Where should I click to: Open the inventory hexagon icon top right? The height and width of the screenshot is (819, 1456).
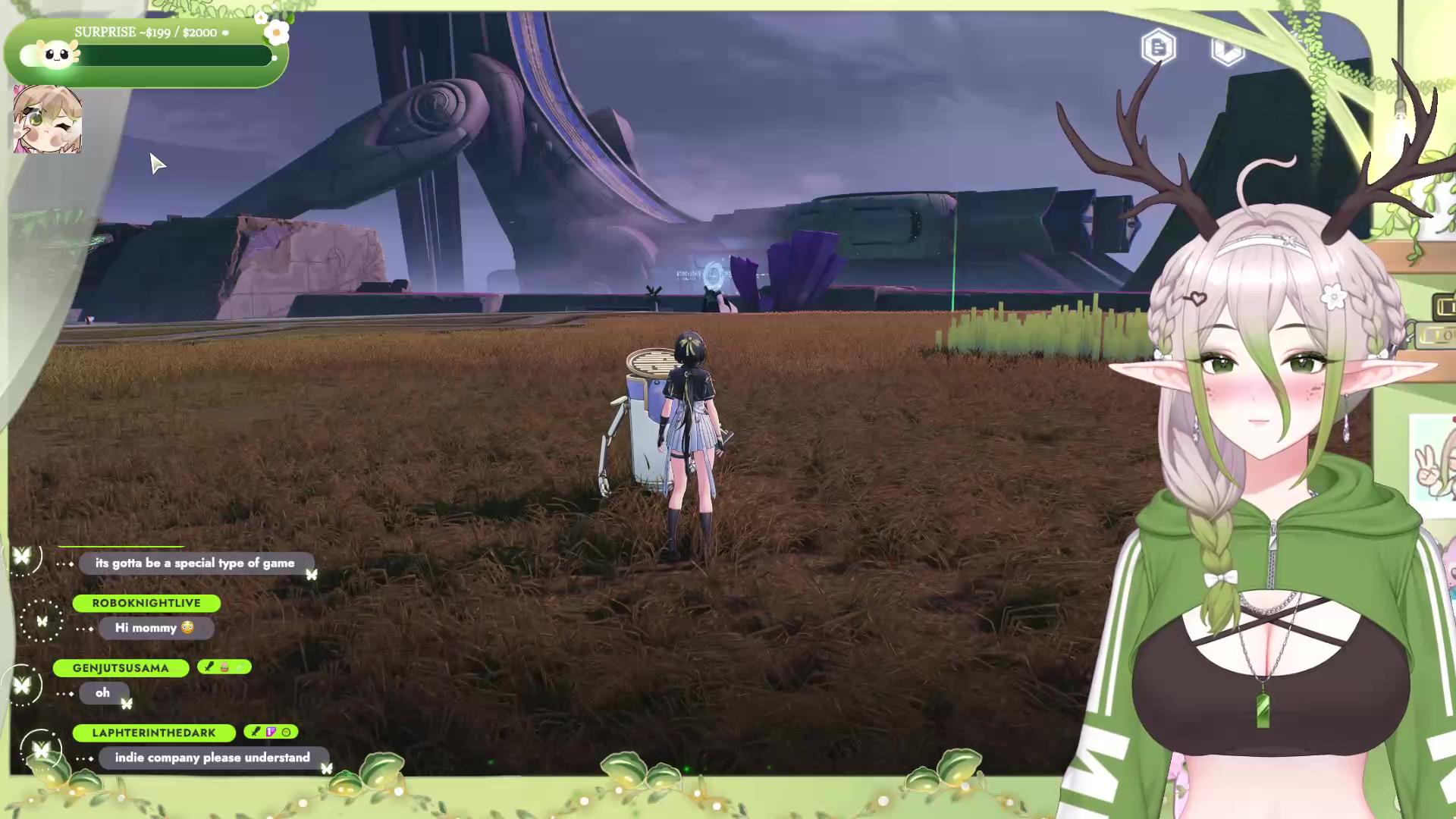click(x=1227, y=51)
